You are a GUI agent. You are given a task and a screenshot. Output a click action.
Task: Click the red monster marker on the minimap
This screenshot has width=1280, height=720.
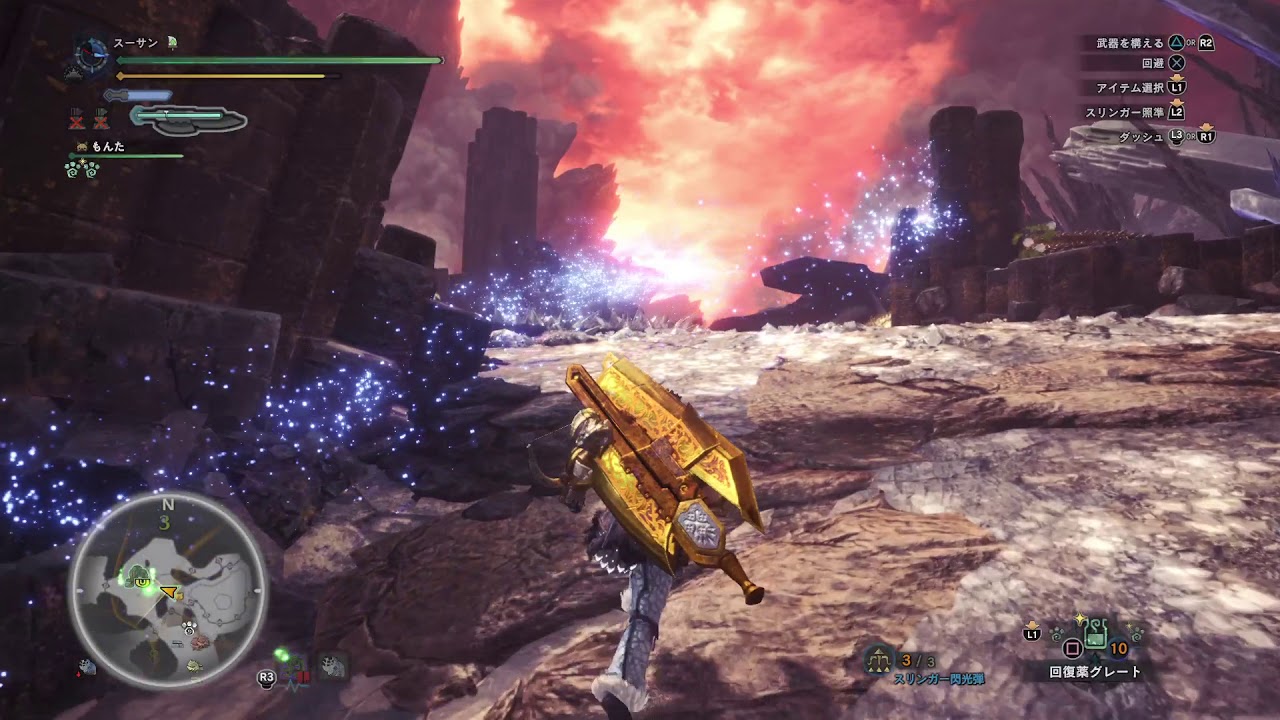click(x=201, y=642)
